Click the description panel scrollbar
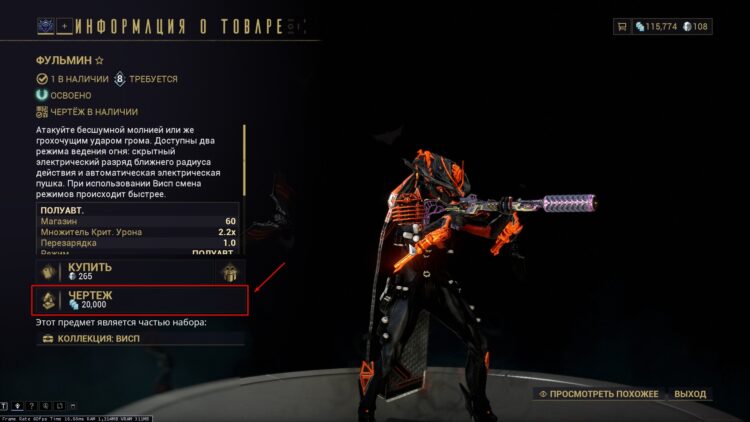Viewport: 750px width, 422px height. click(x=245, y=158)
